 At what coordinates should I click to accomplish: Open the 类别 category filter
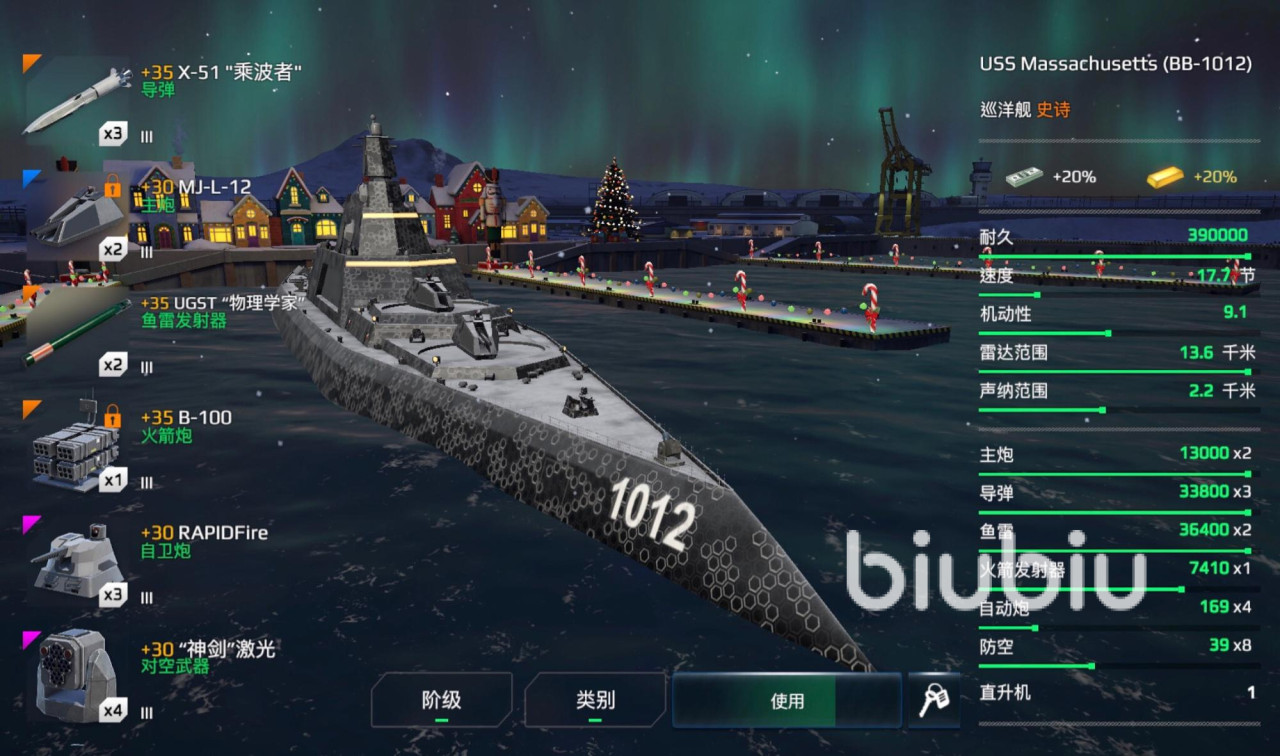pos(595,700)
